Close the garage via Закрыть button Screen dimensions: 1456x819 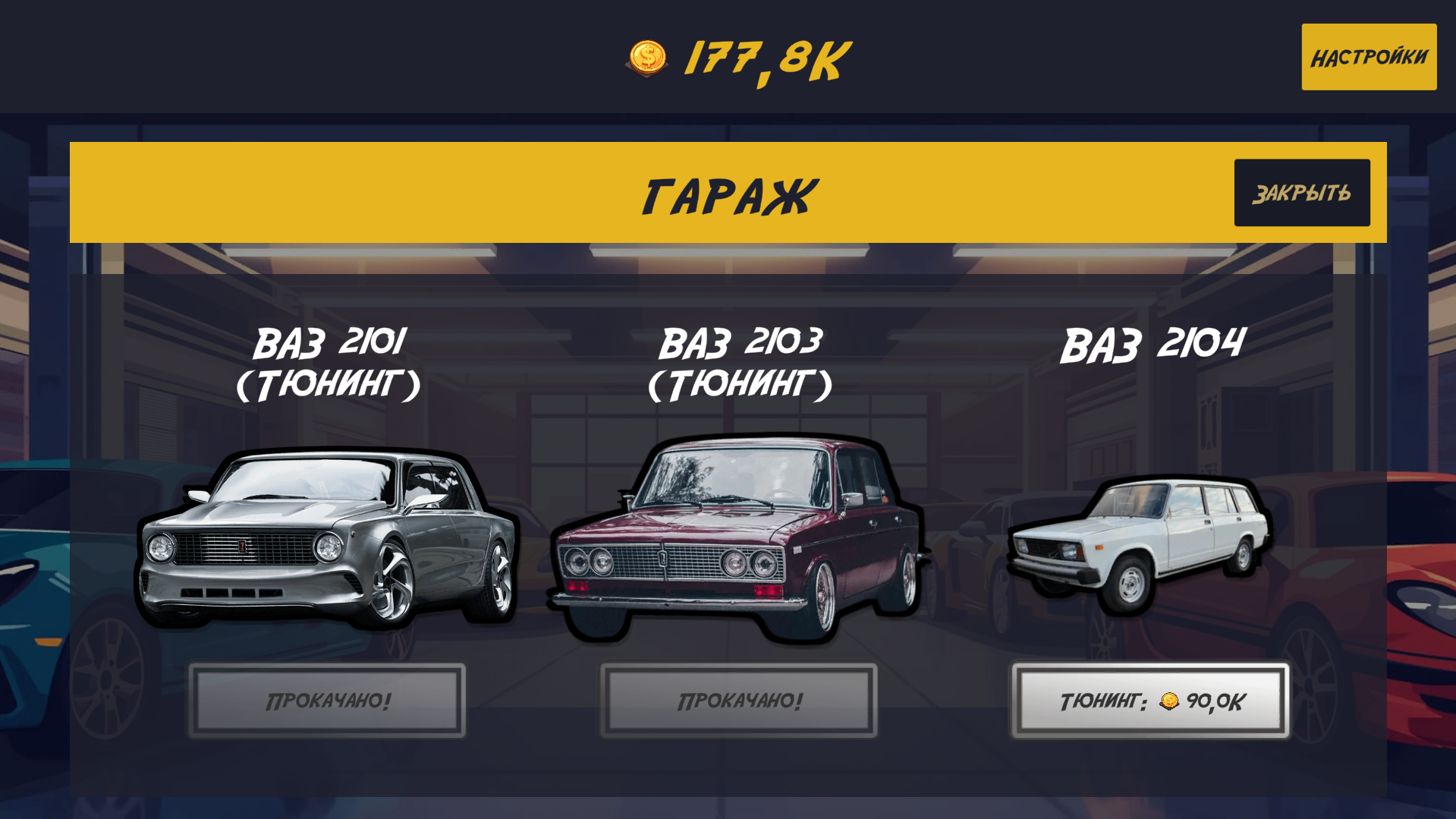point(1301,191)
